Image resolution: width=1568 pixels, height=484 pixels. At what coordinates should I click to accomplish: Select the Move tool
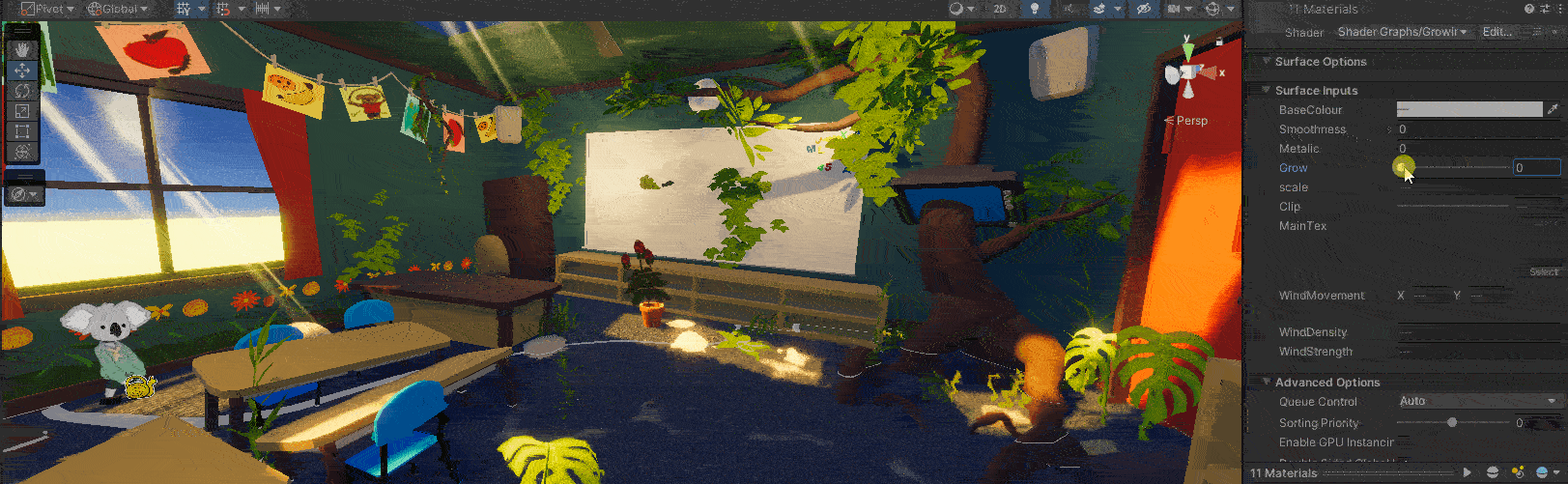(22, 70)
